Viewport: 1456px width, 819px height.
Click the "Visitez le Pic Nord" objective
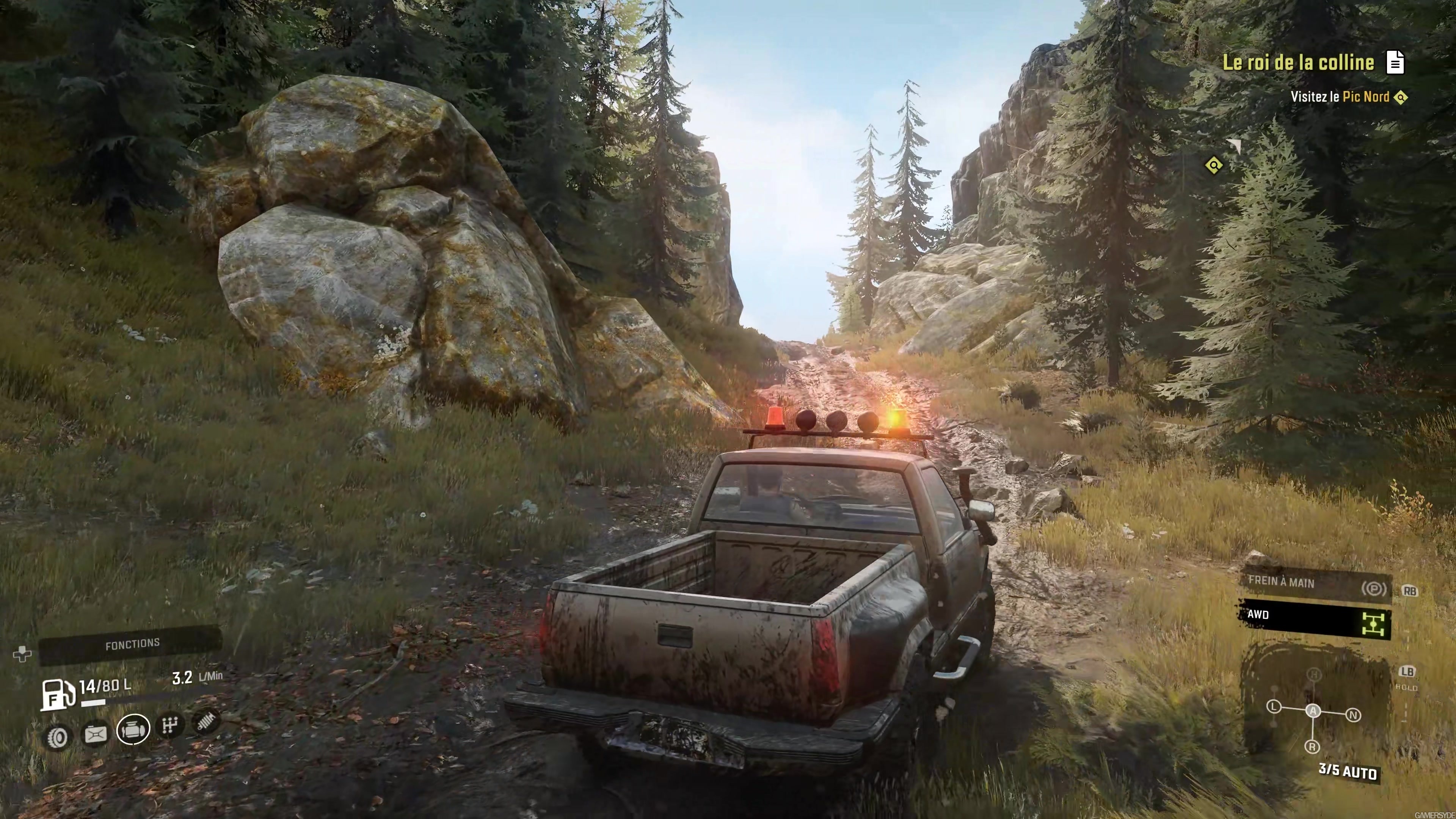1340,97
